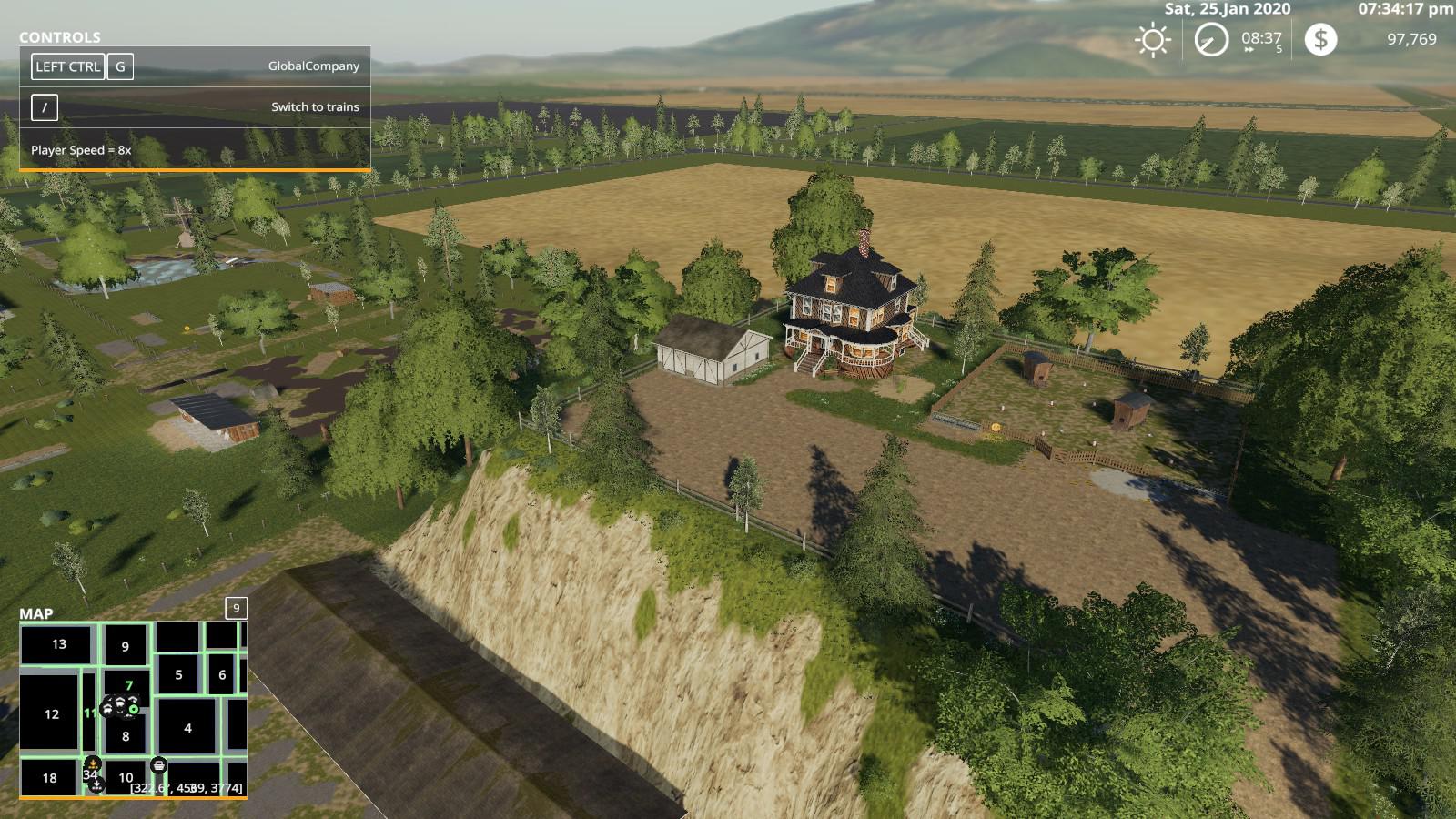This screenshot has height=819, width=1456.
Task: Select field 13 on the minimap
Action: tap(58, 644)
